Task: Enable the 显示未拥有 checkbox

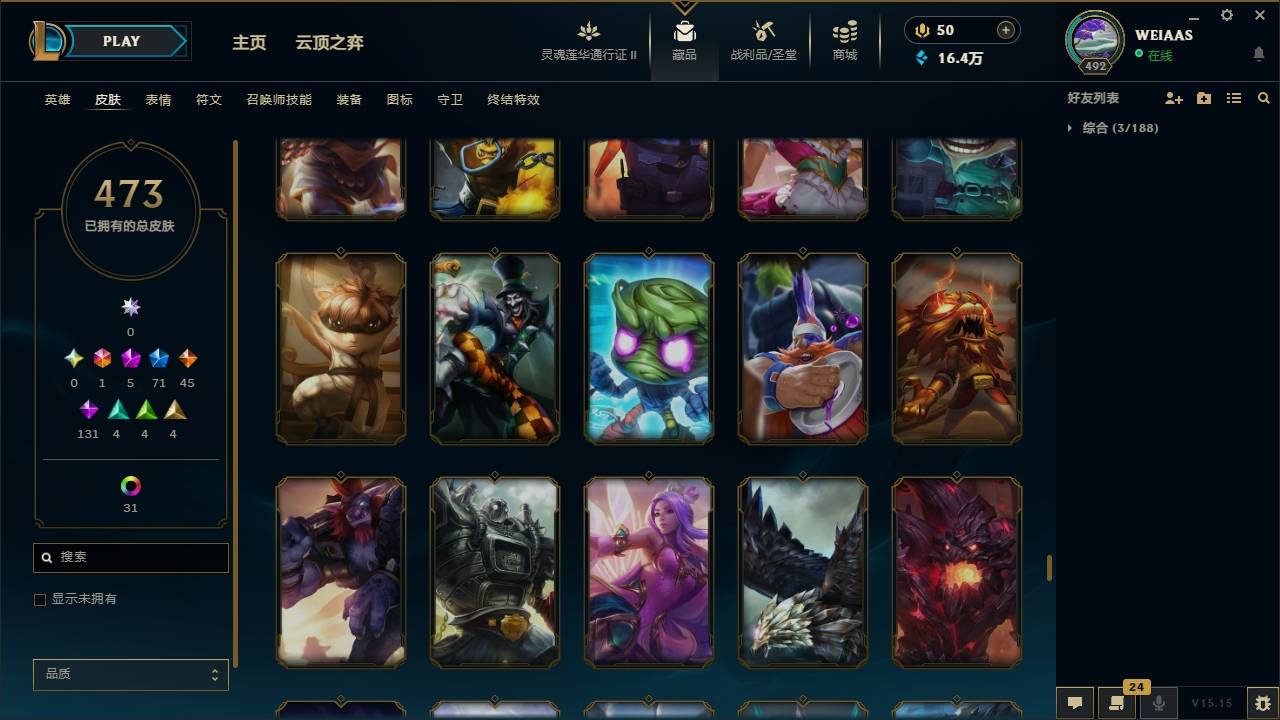Action: tap(40, 599)
